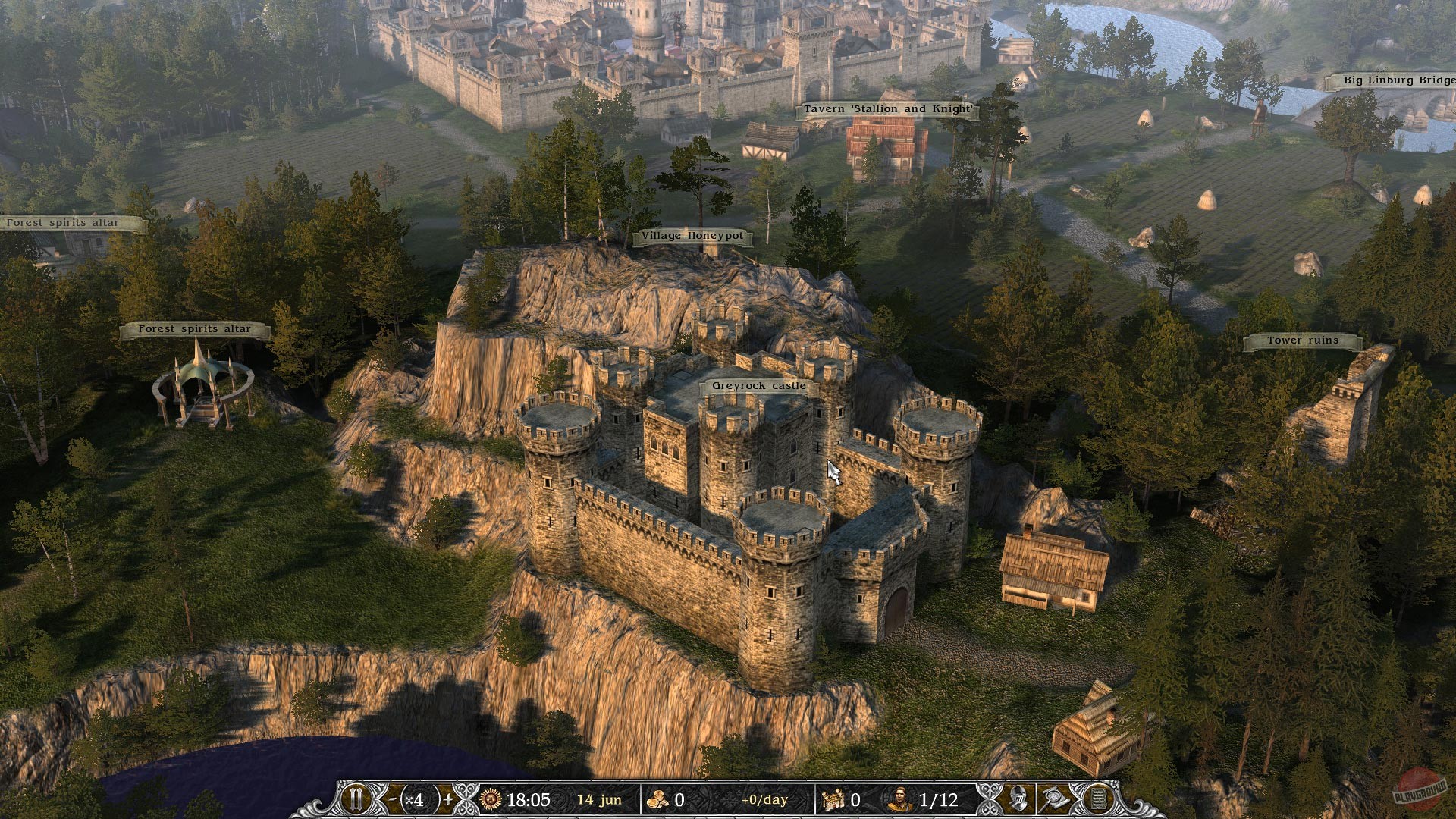Image resolution: width=1456 pixels, height=819 pixels.
Task: Click the sun clock icon beside 18:05
Action: tap(490, 799)
